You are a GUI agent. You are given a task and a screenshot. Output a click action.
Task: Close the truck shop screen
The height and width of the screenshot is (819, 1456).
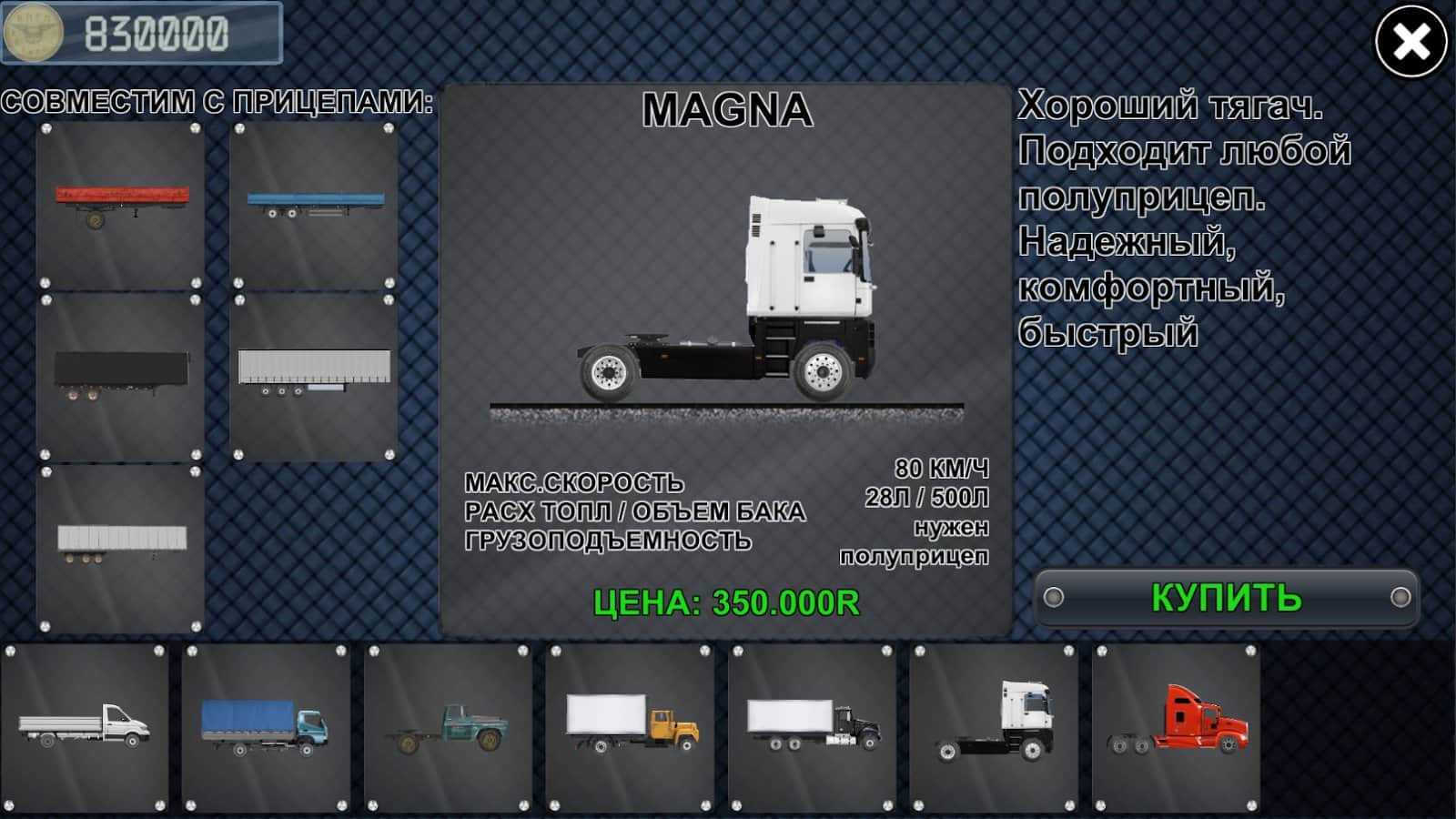tap(1410, 42)
